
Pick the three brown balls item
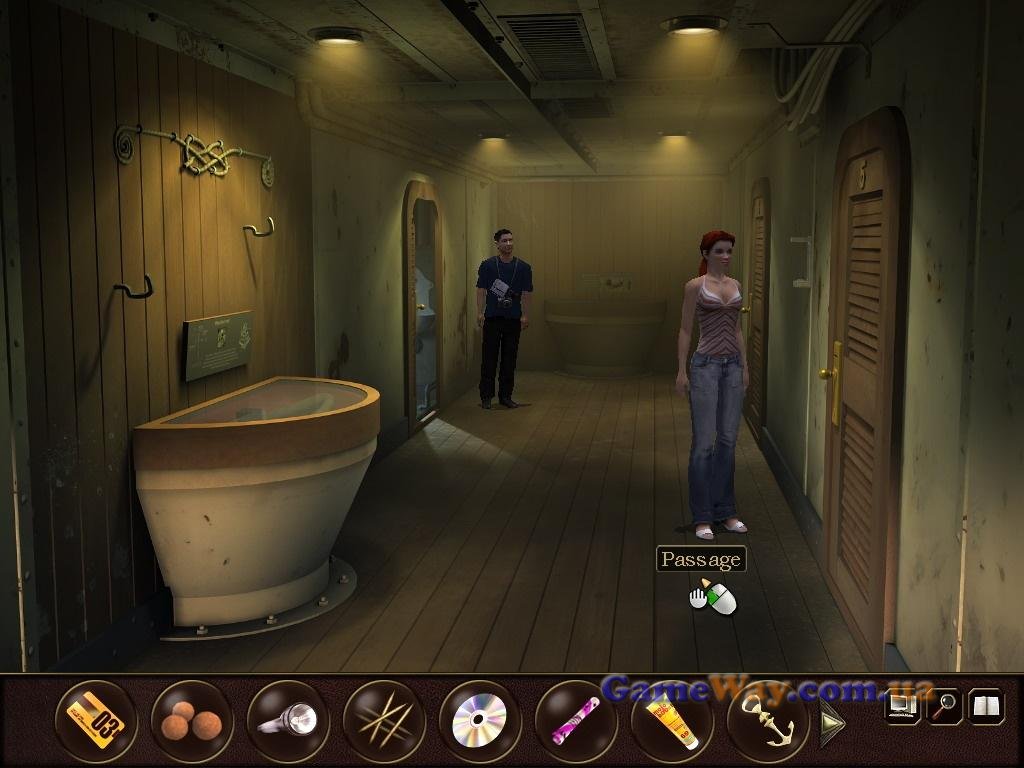[192, 720]
